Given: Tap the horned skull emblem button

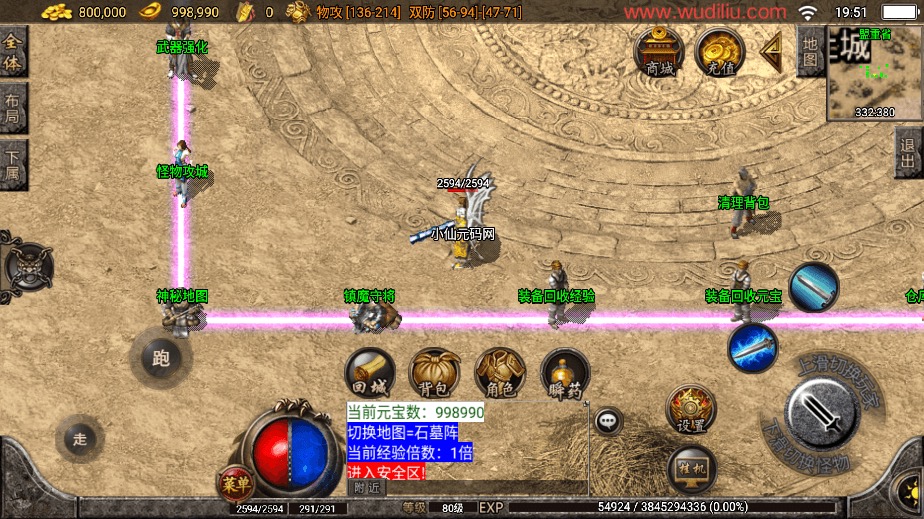Looking at the screenshot, I should [22, 268].
